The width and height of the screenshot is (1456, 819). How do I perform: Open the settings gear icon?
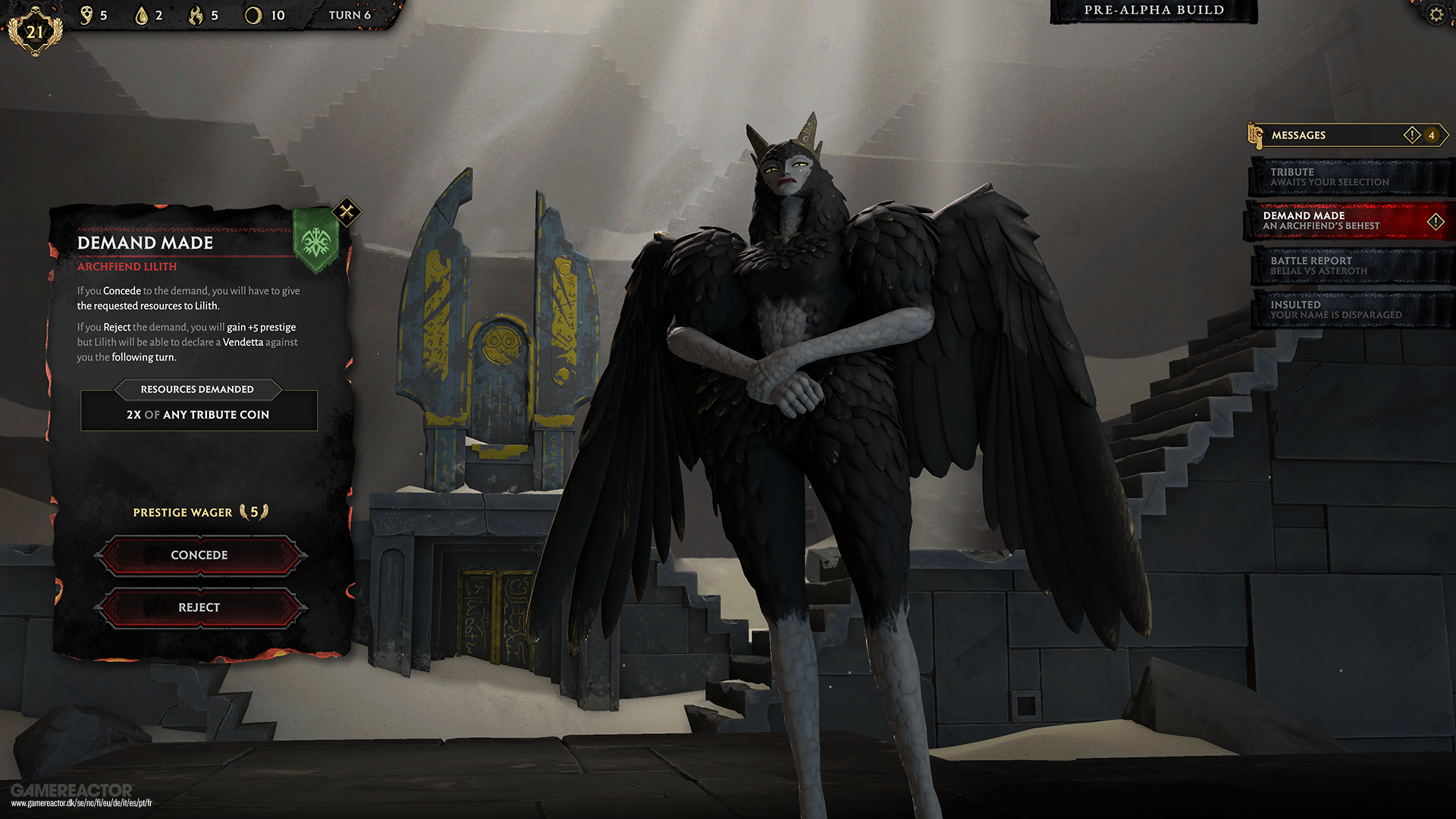click(1436, 15)
